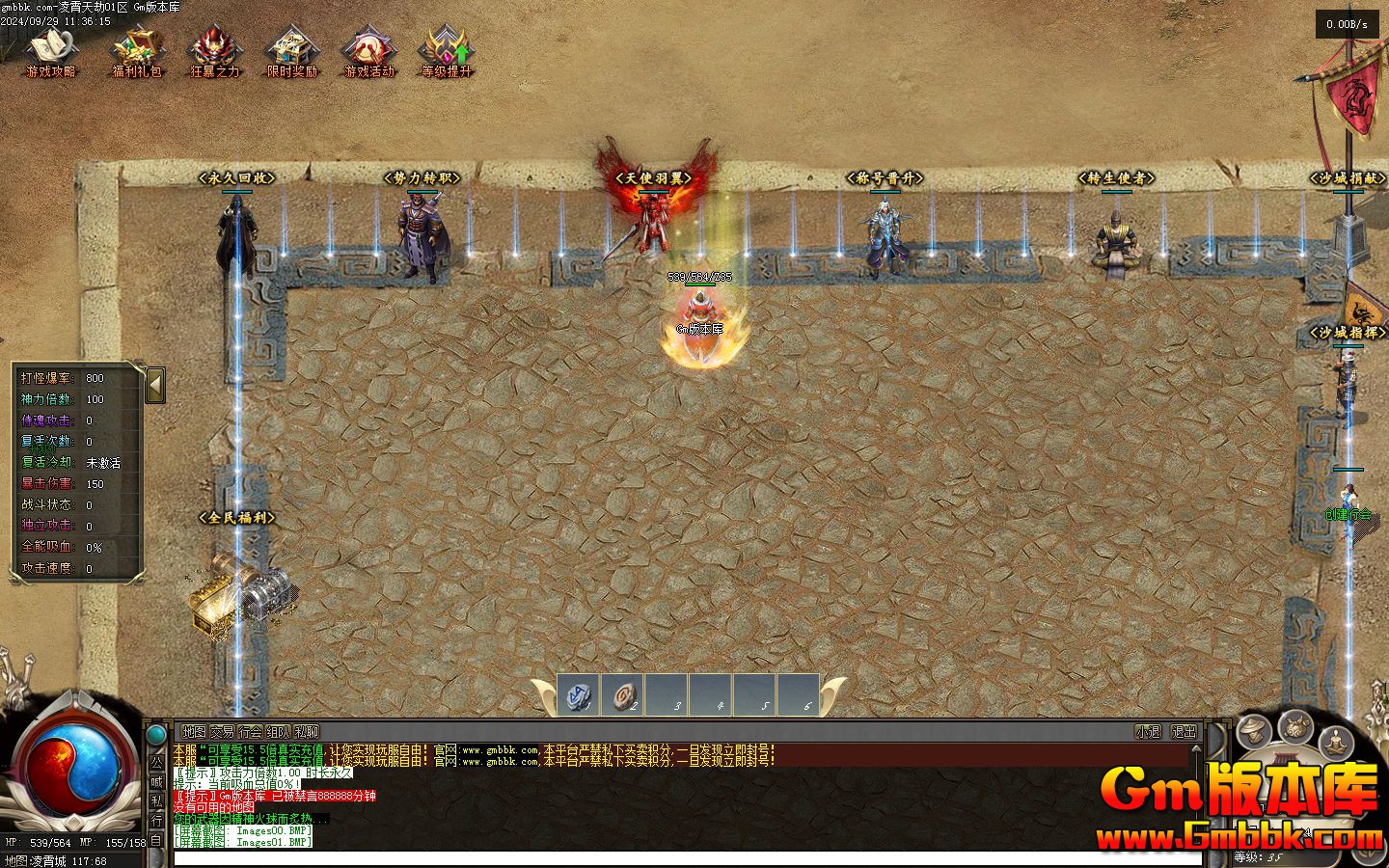Open the 组队 team tab
This screenshot has height=868, width=1389.
pyautogui.click(x=279, y=732)
